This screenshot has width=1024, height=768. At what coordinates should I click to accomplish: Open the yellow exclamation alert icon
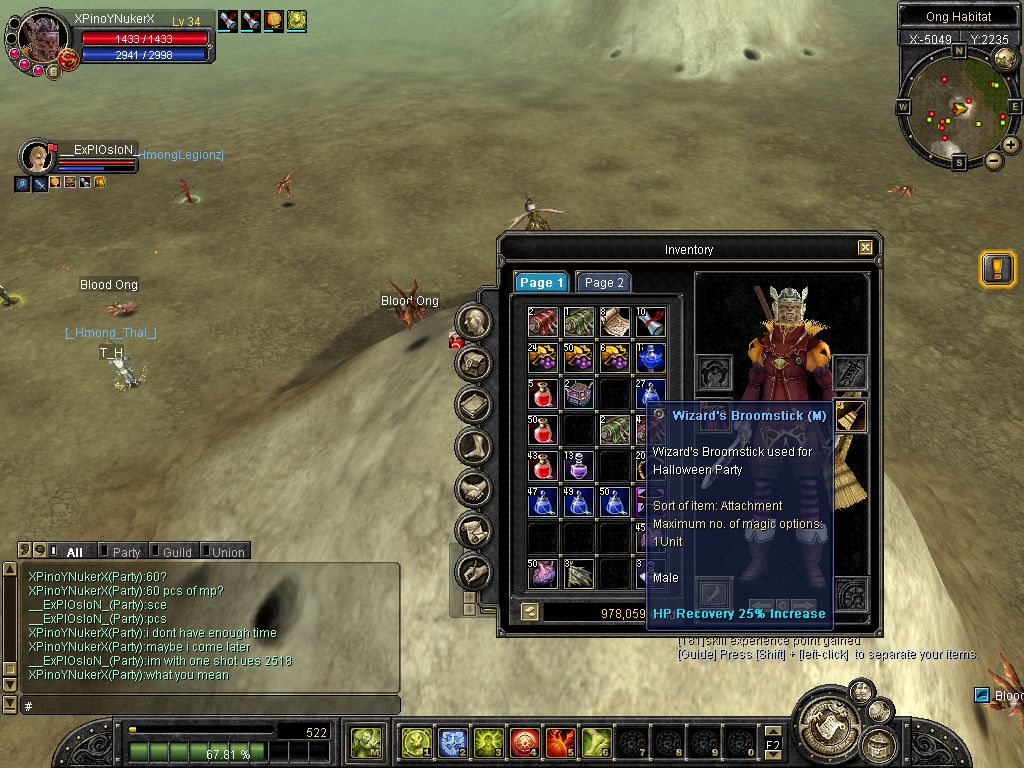(997, 269)
